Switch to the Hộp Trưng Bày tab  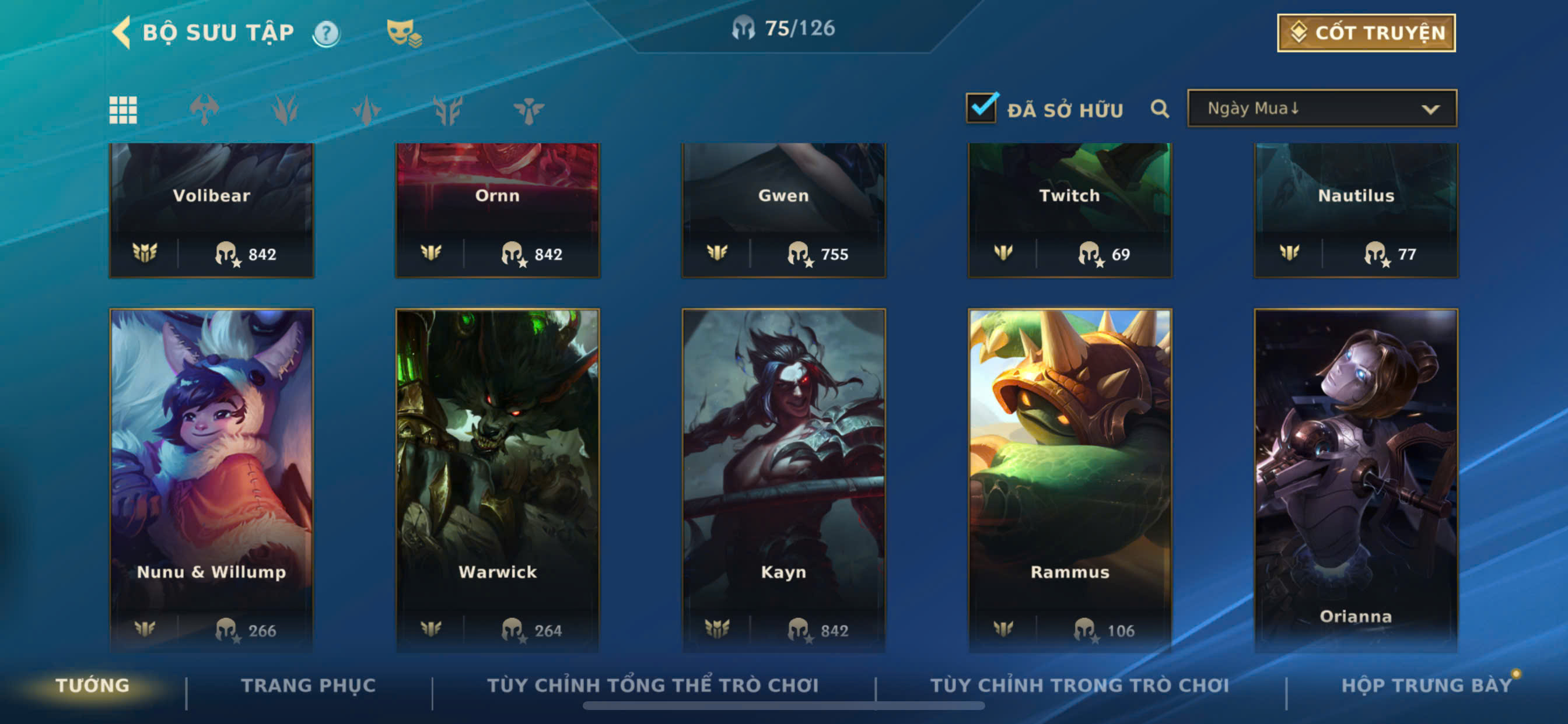1426,686
